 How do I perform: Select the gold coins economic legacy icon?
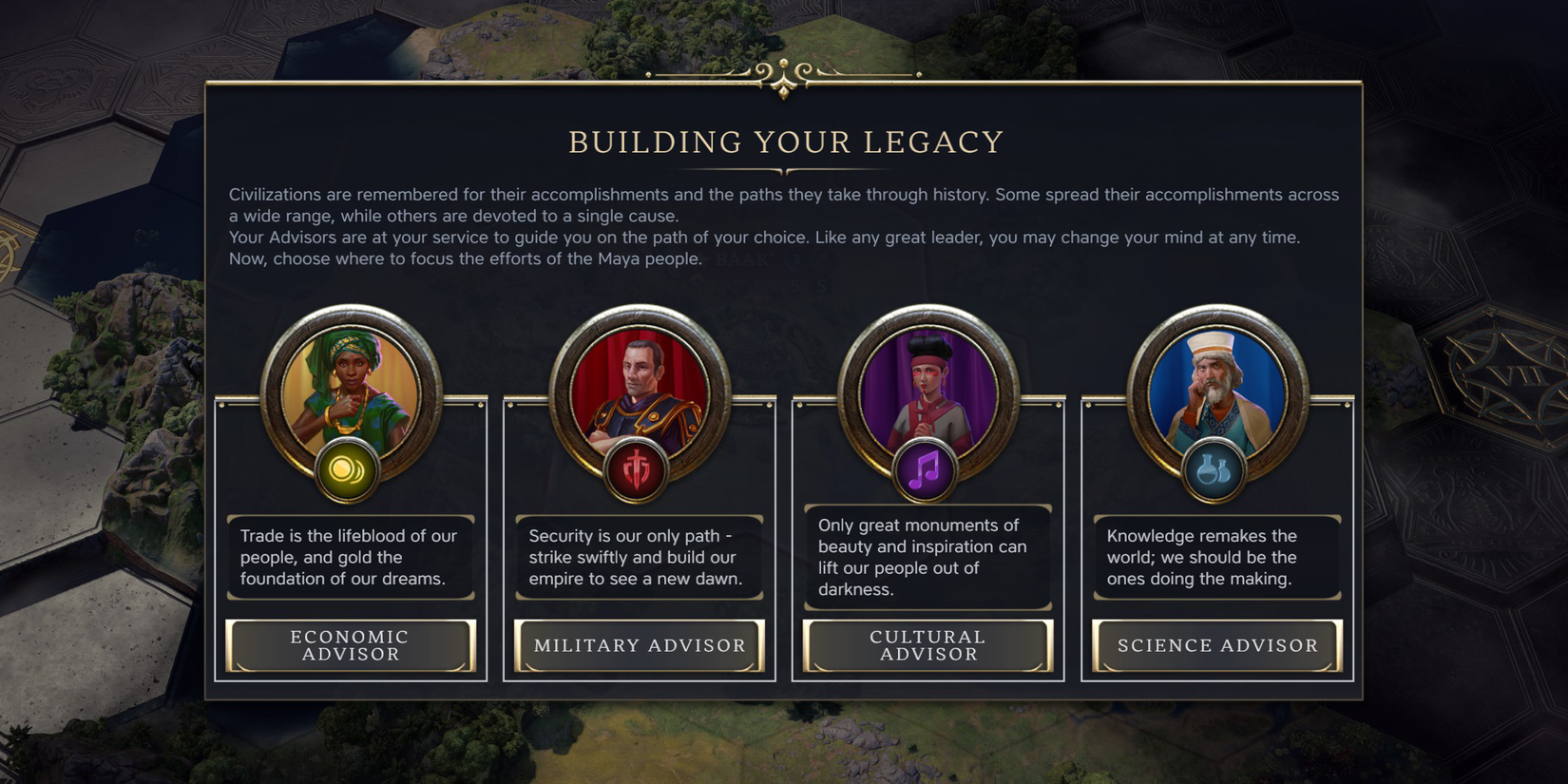352,473
